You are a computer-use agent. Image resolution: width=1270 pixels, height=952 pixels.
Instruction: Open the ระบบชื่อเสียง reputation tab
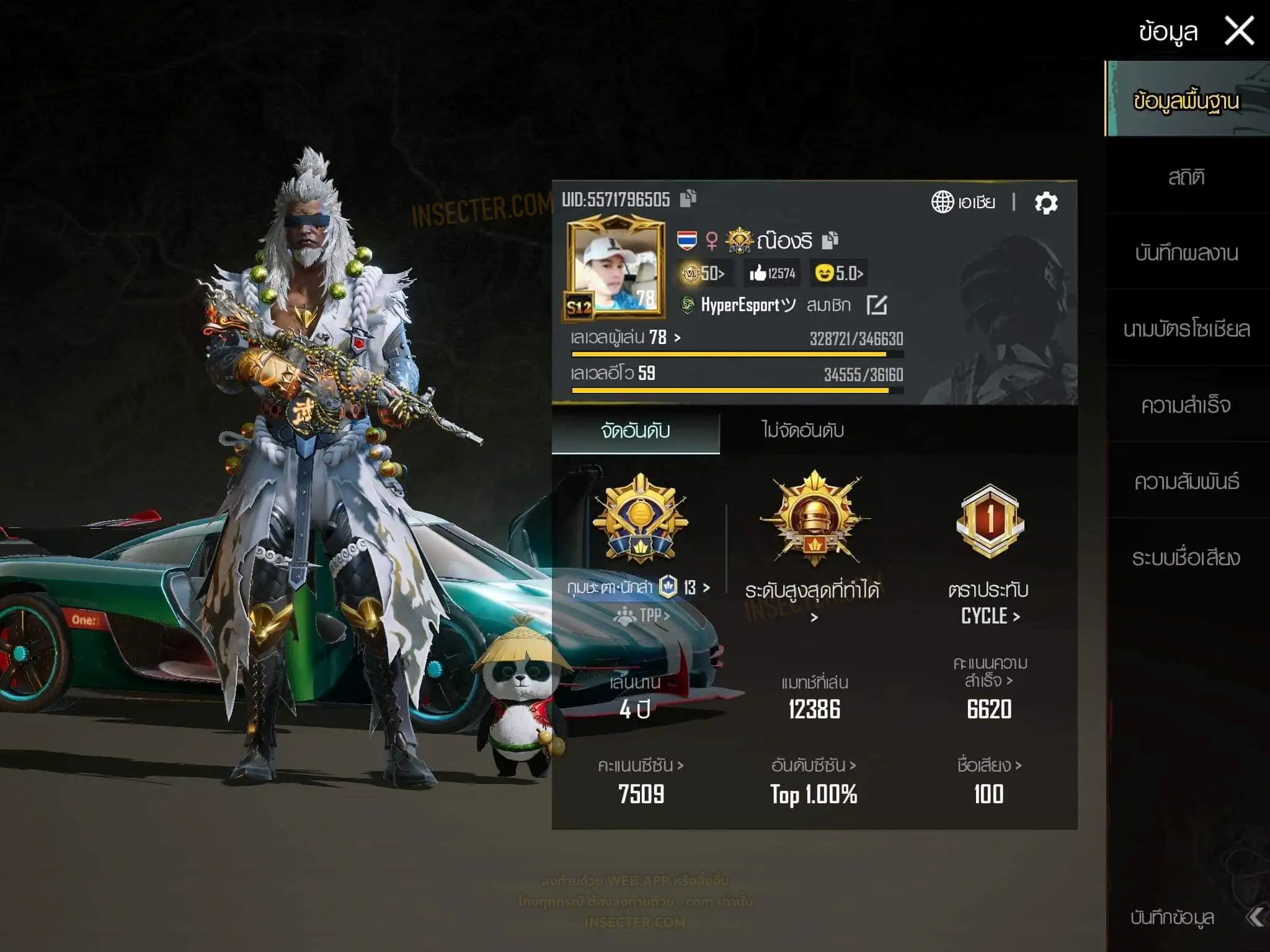[1186, 558]
